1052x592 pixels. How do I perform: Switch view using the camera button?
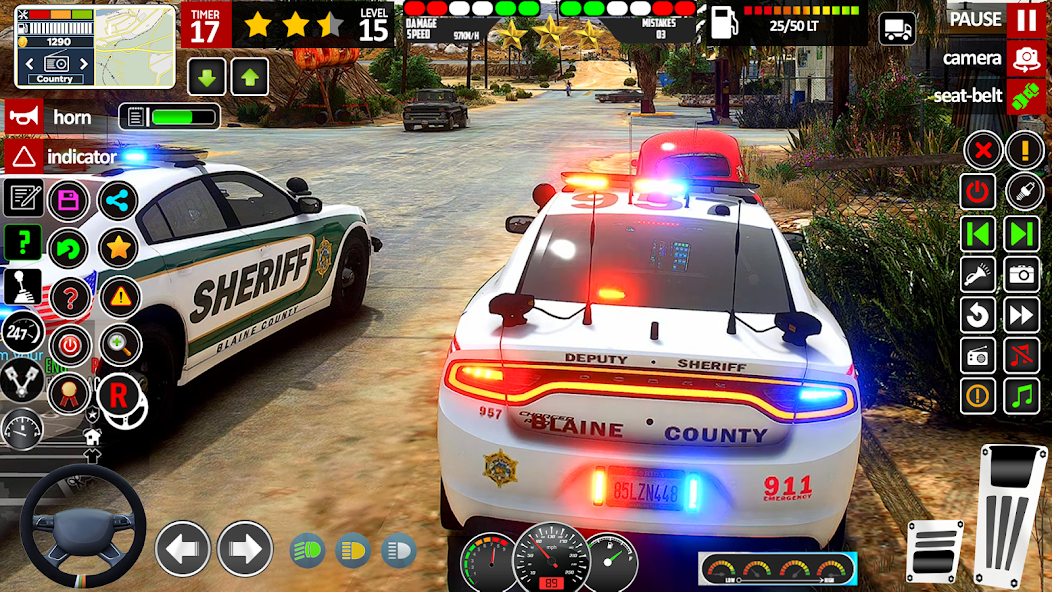1026,58
